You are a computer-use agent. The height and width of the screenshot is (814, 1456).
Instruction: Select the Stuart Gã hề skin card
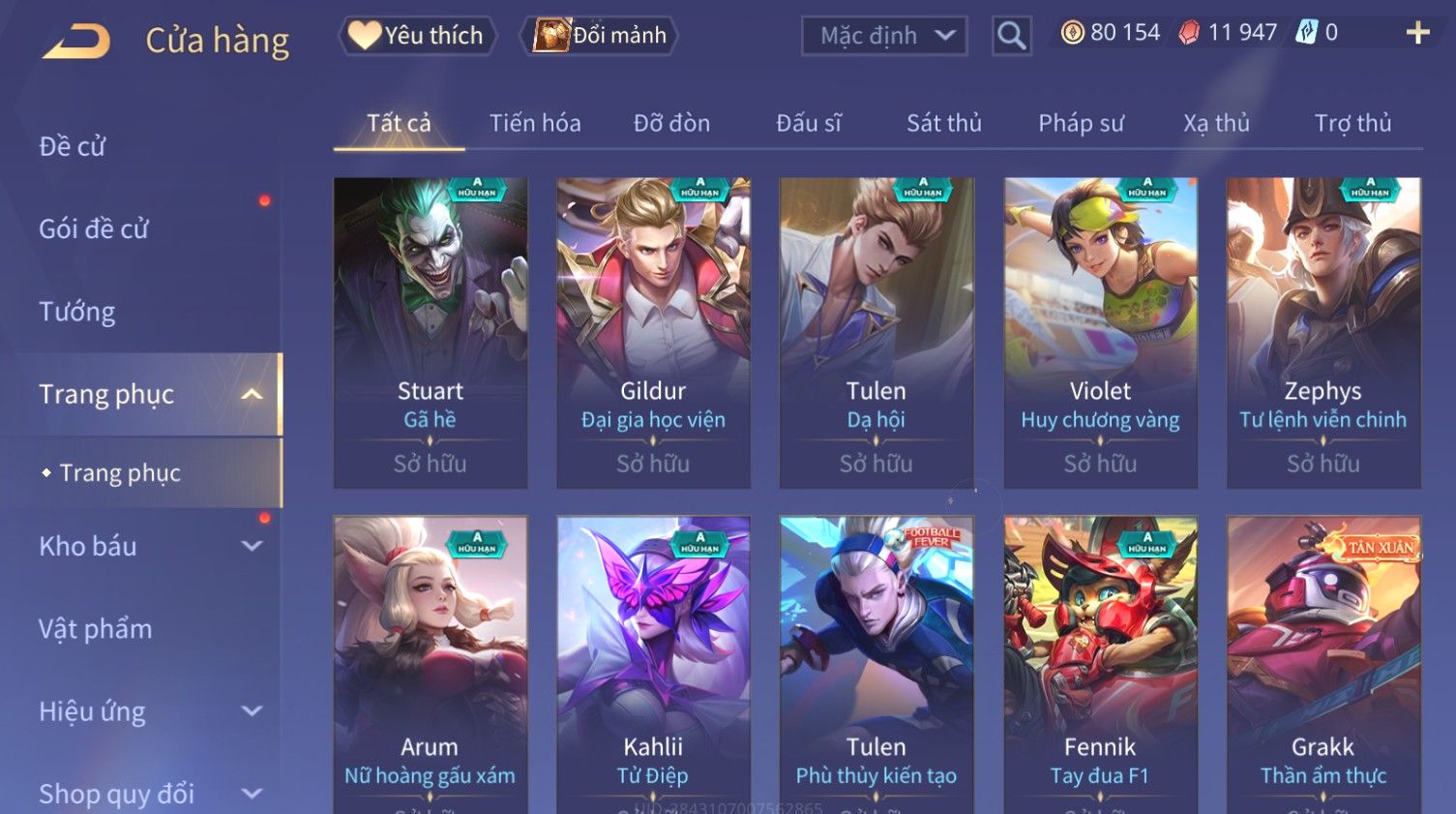coord(431,332)
